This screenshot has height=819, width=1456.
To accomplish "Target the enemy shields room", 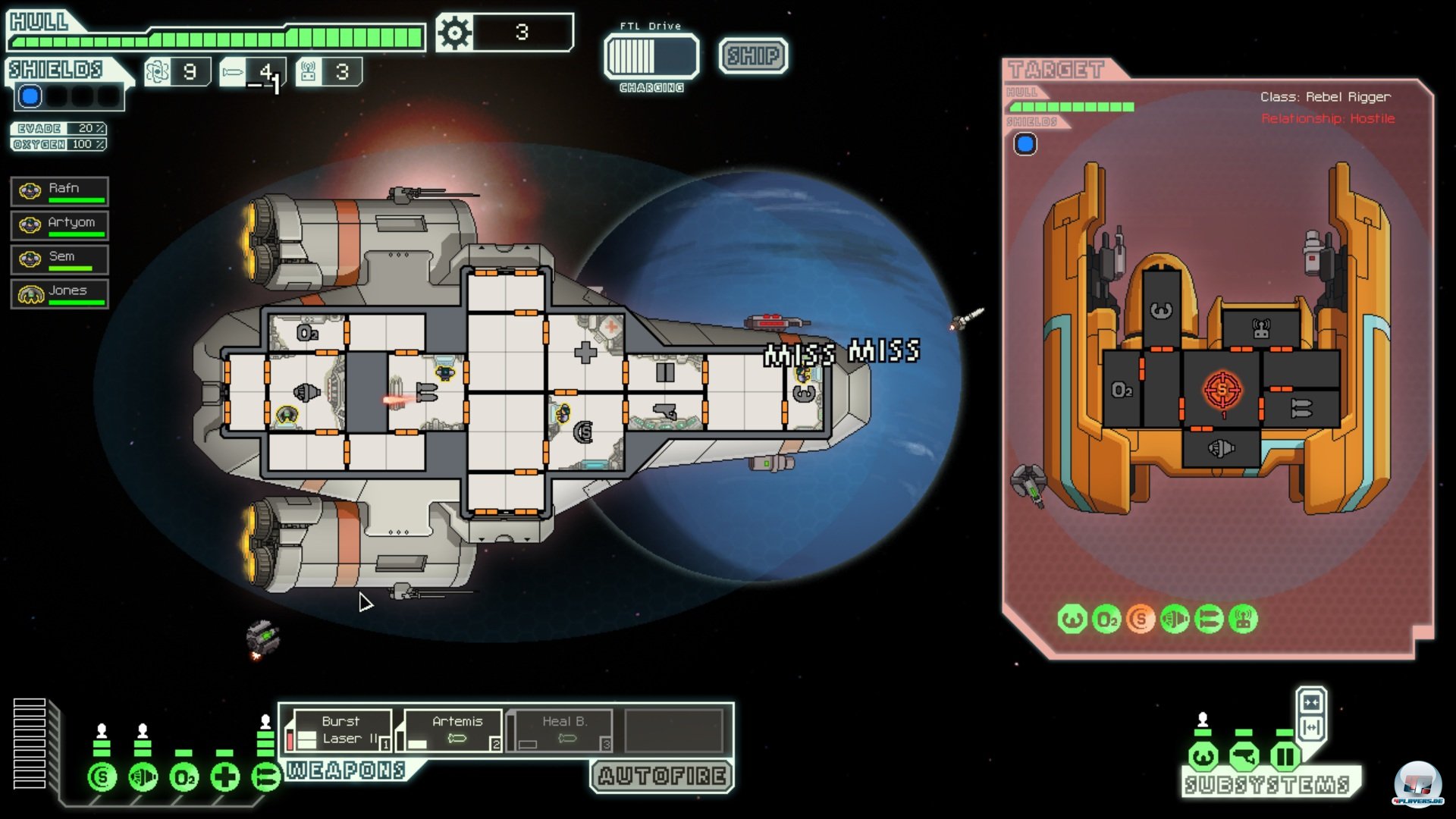I will tap(1221, 390).
